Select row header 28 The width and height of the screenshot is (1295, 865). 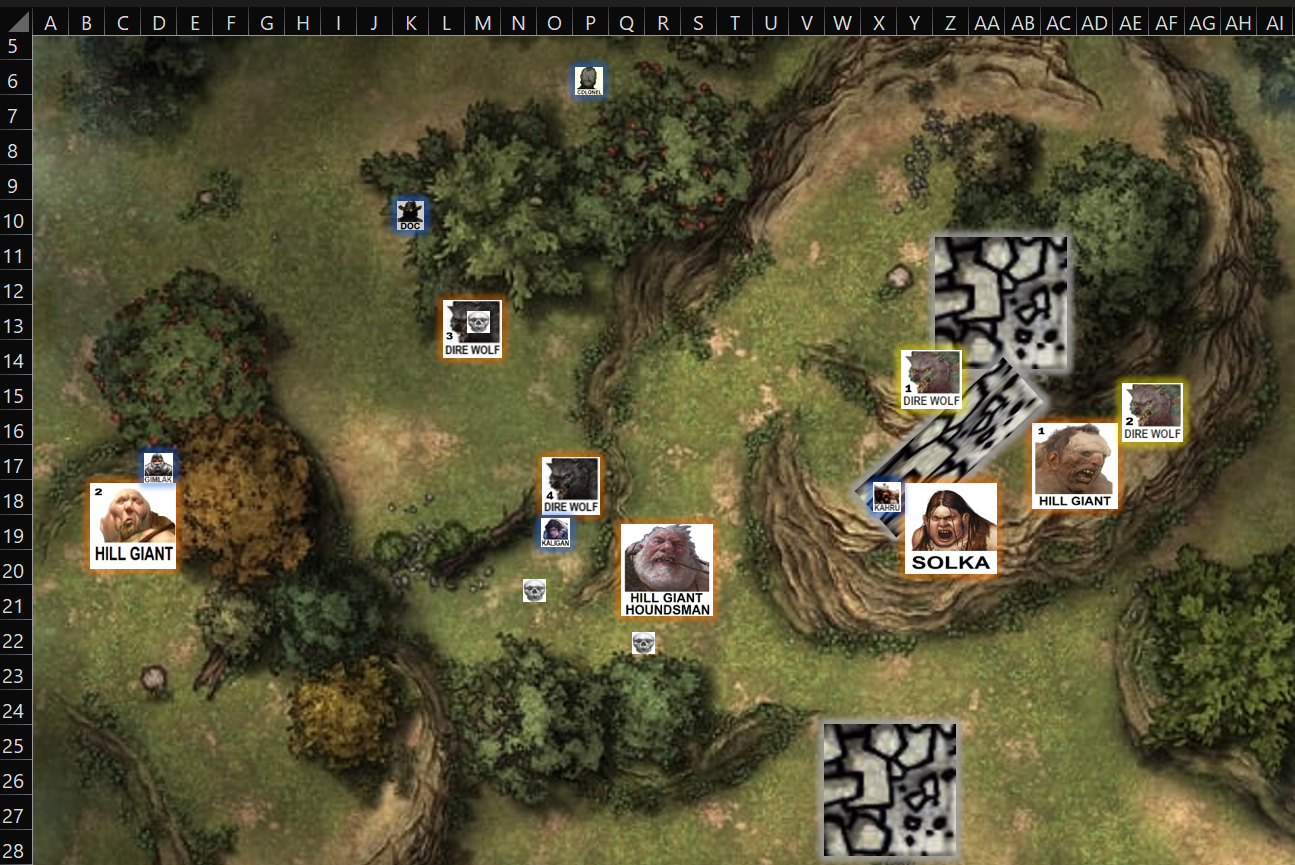(14, 850)
